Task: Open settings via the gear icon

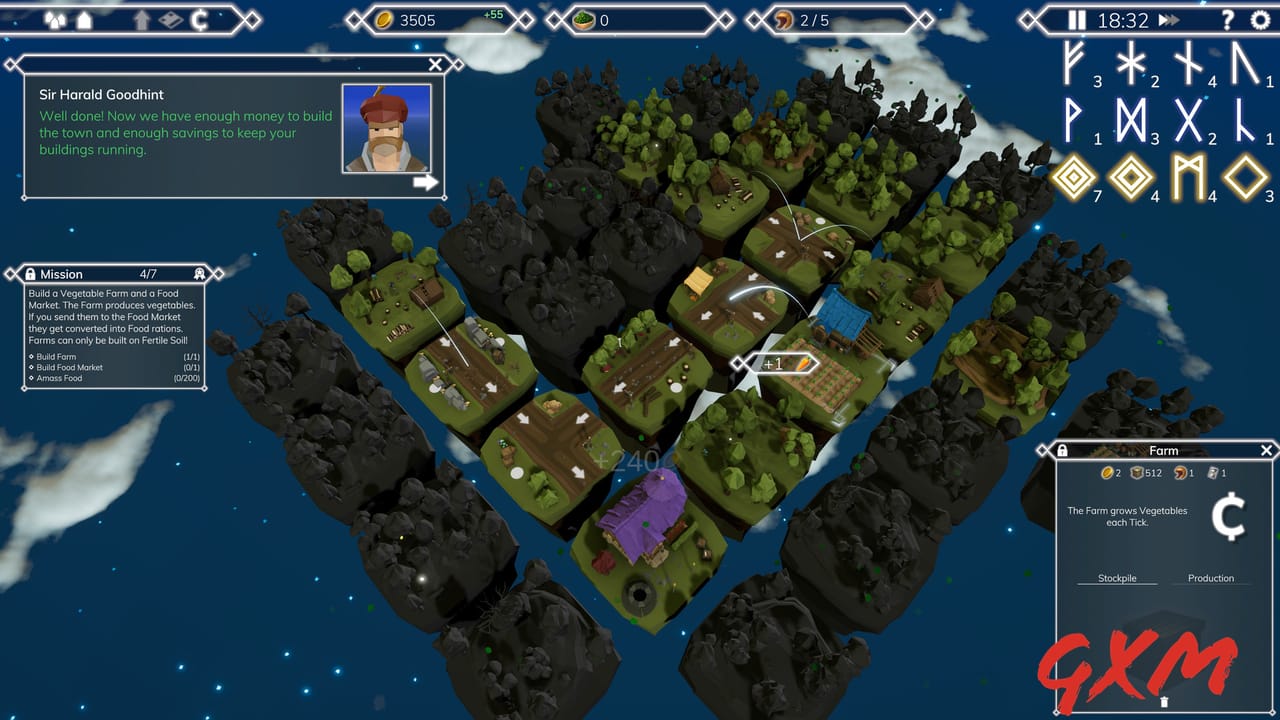Action: [x=1261, y=19]
